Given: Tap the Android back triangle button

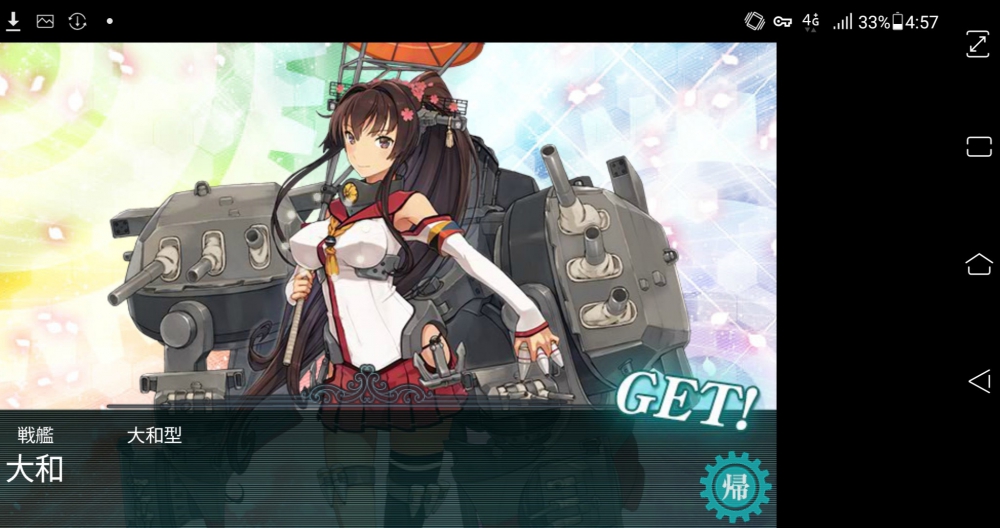Looking at the screenshot, I should point(977,380).
